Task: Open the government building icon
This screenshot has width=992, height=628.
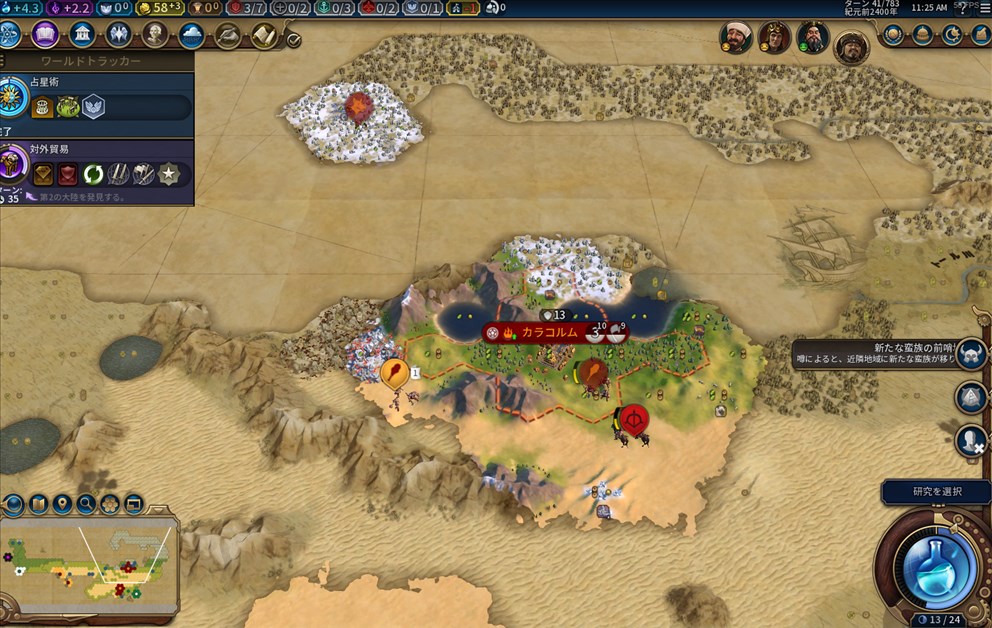Action: click(82, 35)
